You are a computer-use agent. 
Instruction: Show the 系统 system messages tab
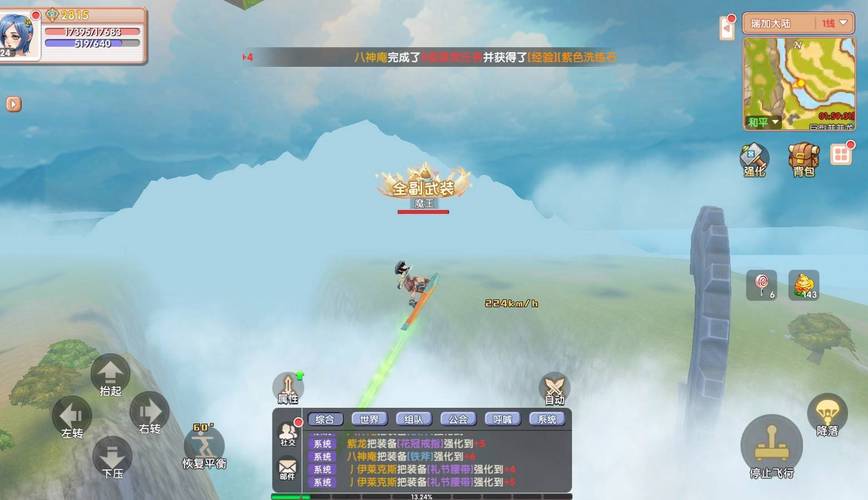pyautogui.click(x=546, y=419)
